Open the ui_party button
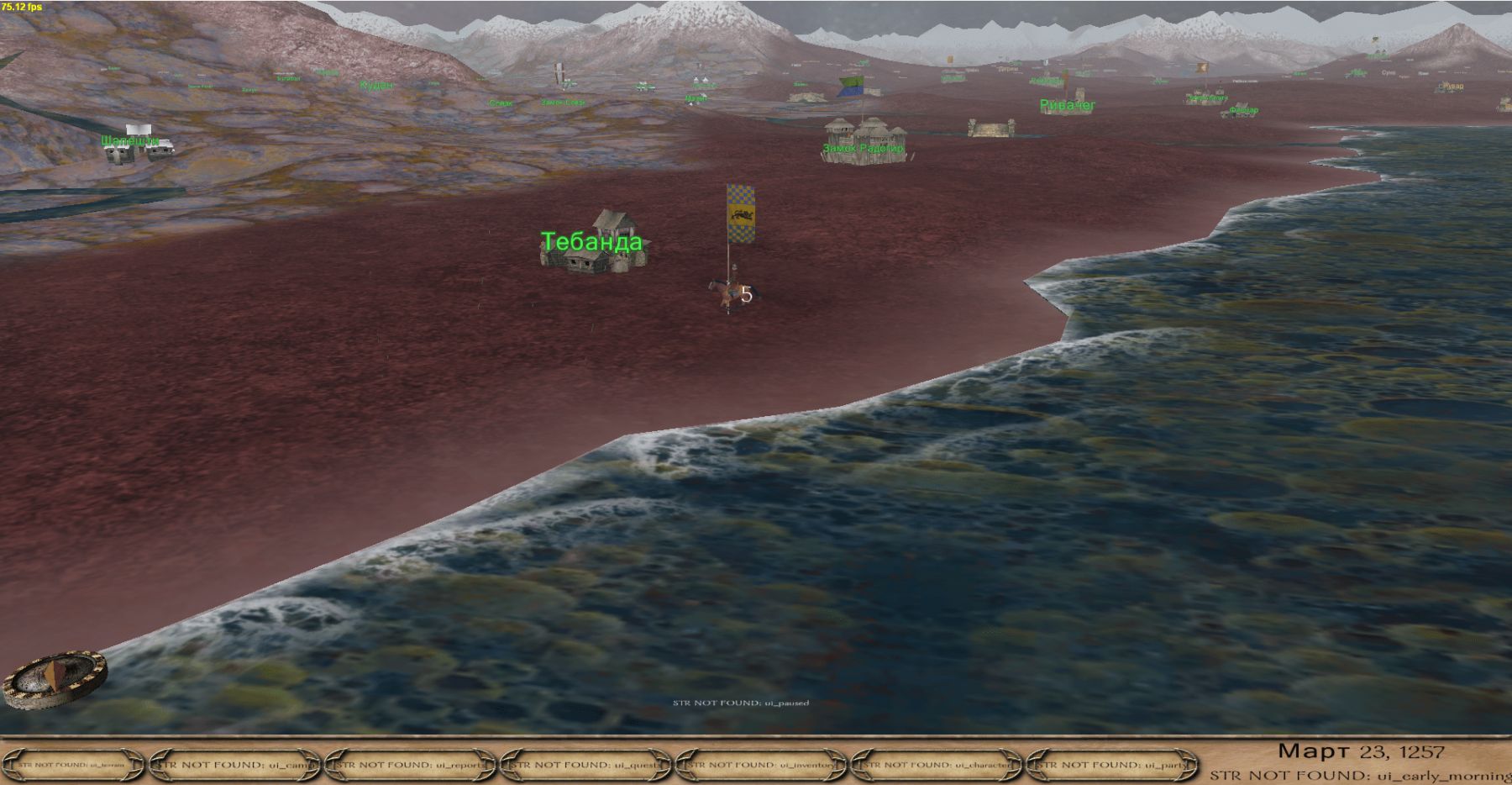The width and height of the screenshot is (1512, 785). [1114, 765]
